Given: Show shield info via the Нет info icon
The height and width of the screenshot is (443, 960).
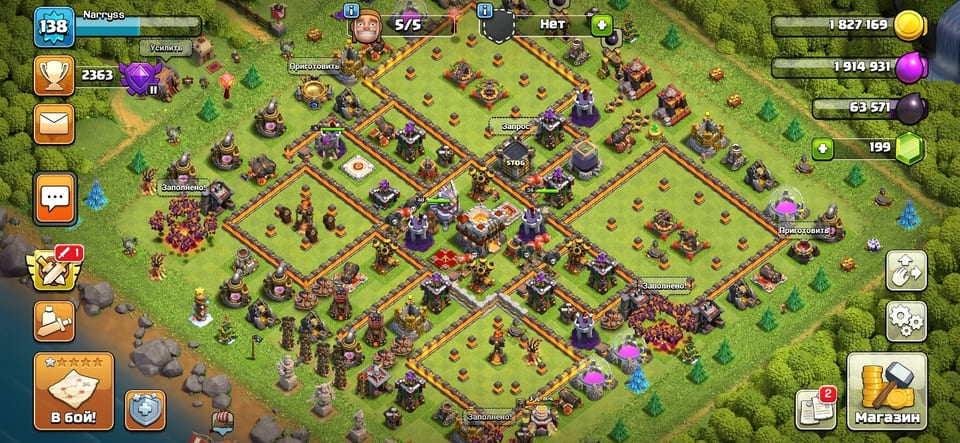Looking at the screenshot, I should pos(485,11).
